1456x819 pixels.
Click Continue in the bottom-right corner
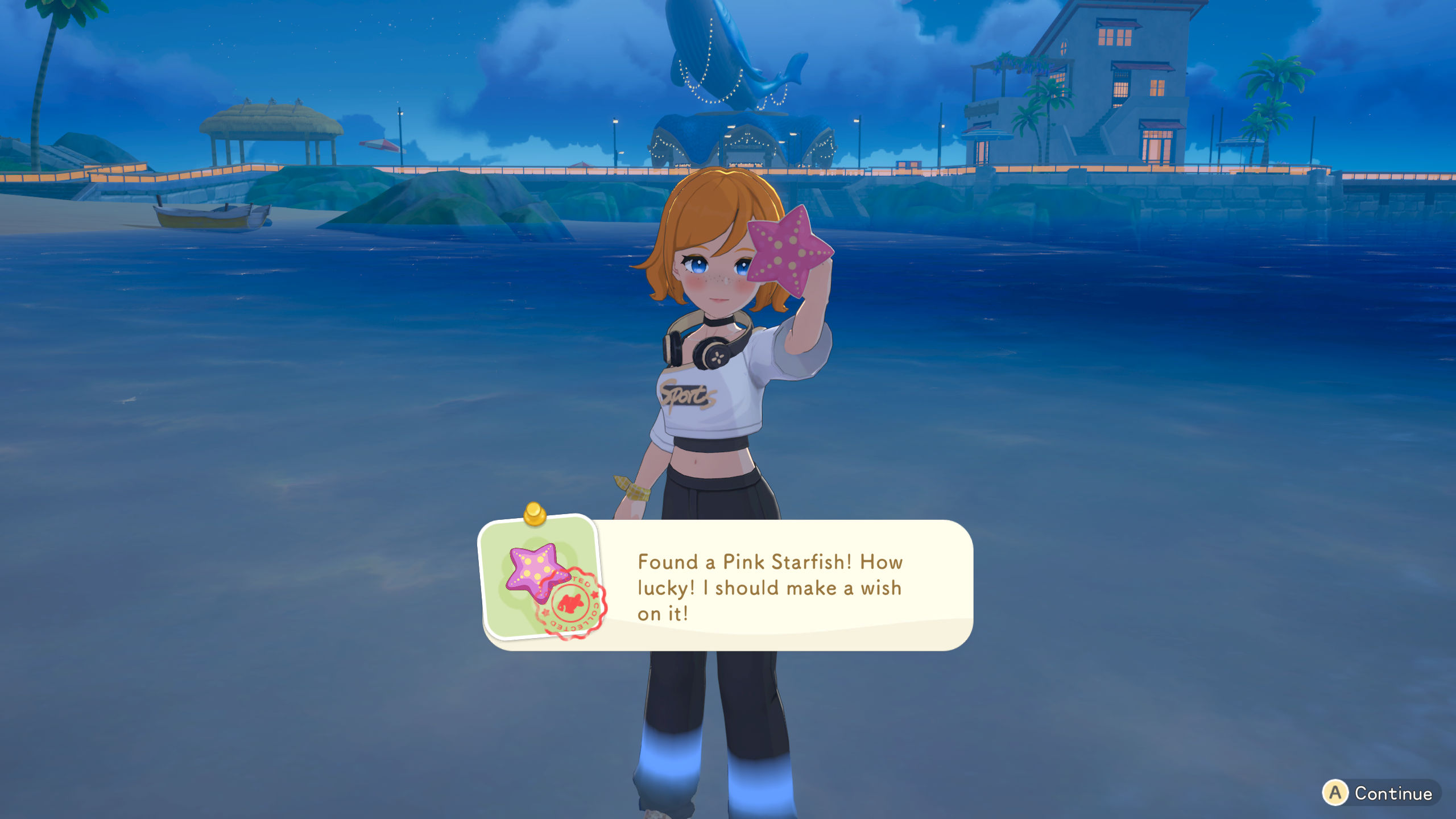1382,792
